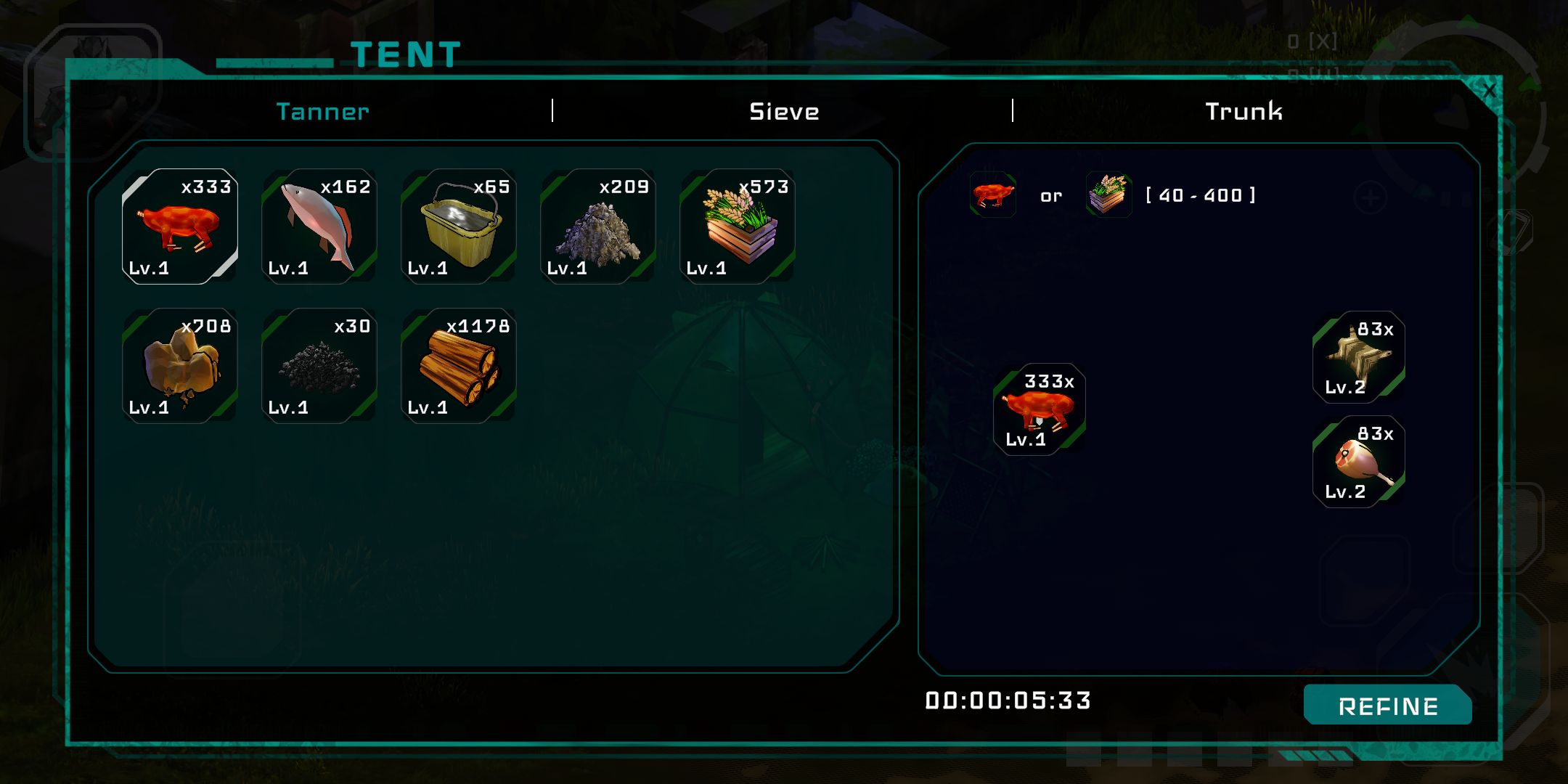Click the small carcass recipe ingredient icon
This screenshot has width=1568, height=784.
[992, 195]
